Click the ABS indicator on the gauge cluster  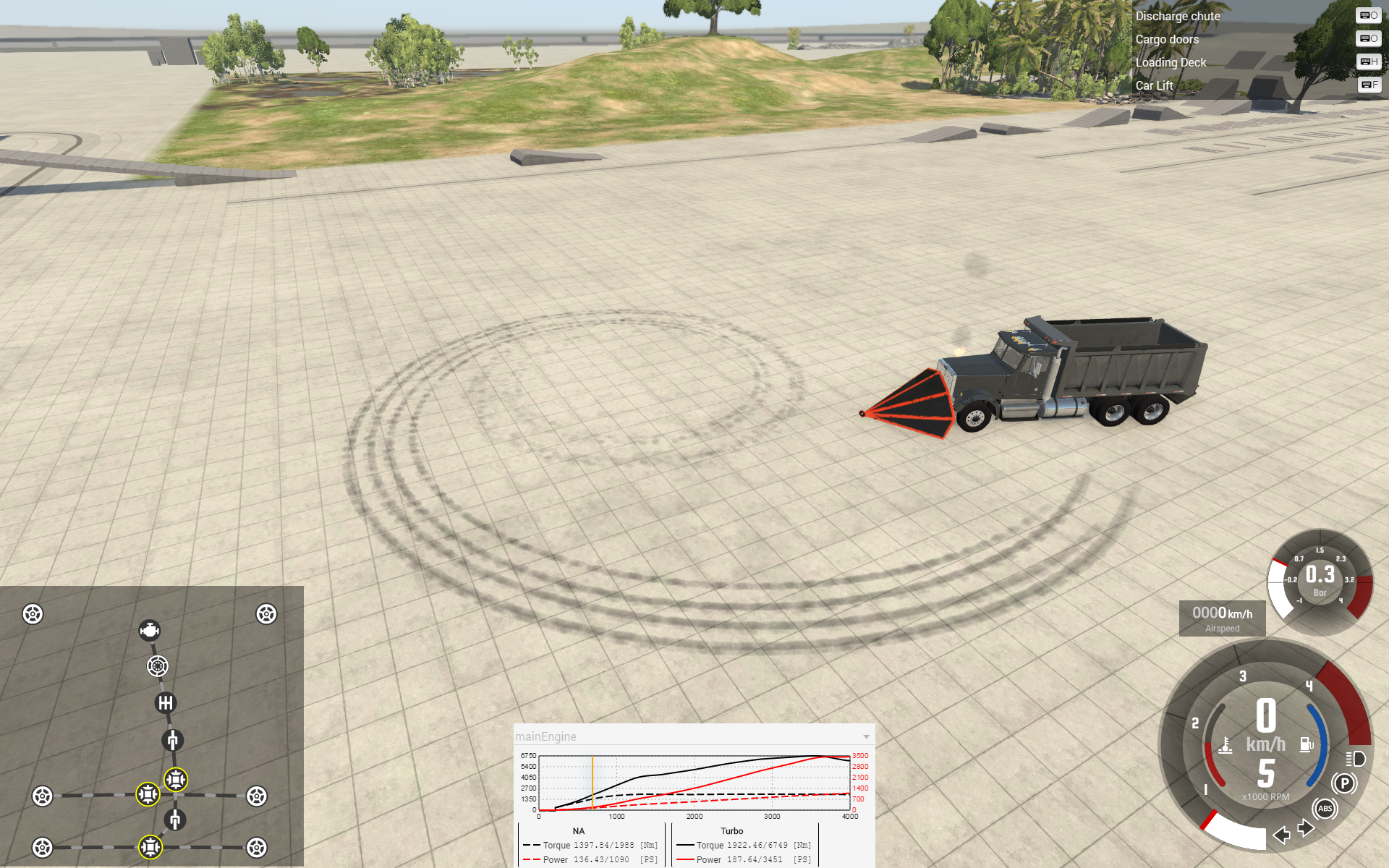coord(1325,809)
